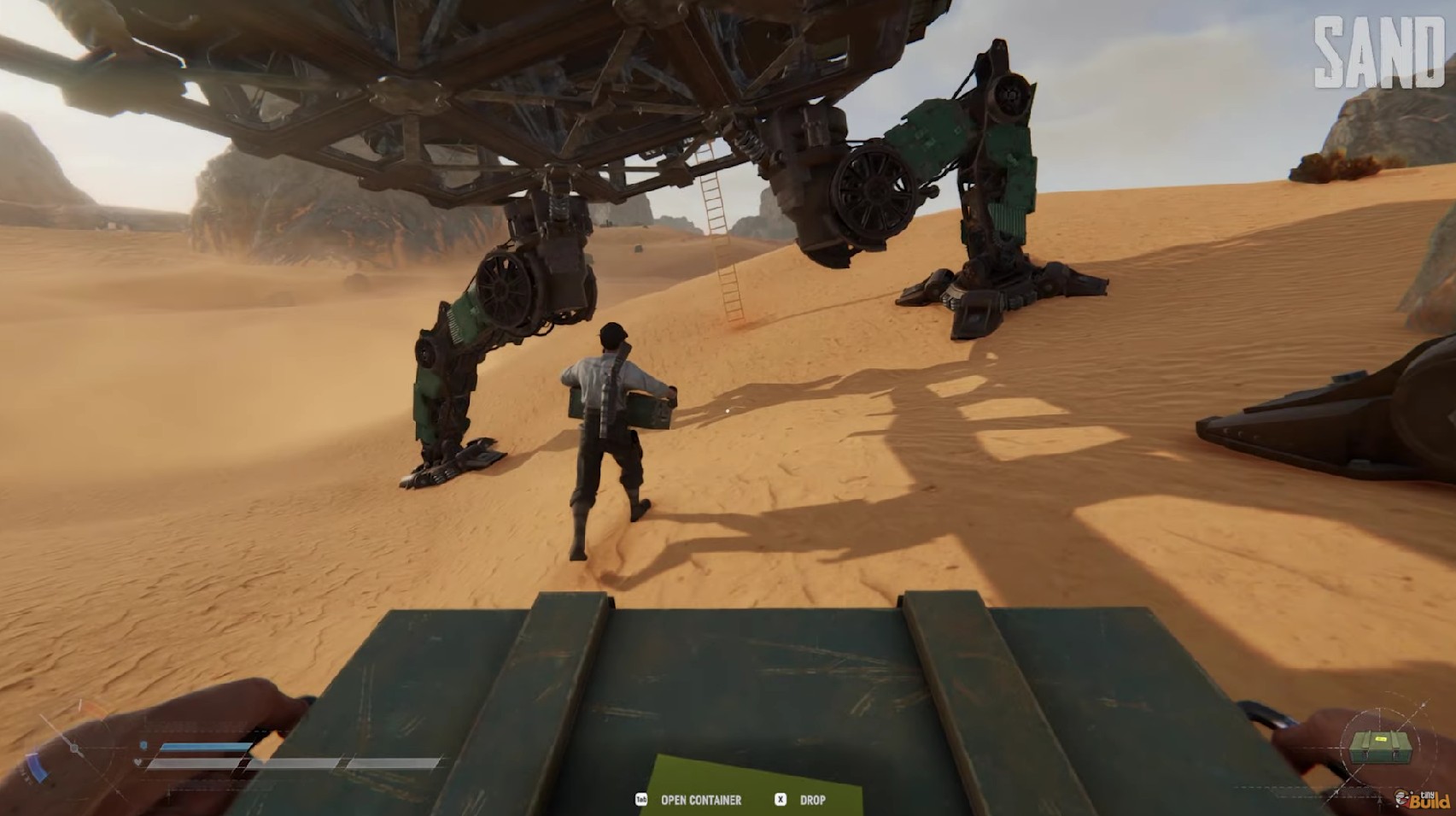Toggle the yellow label on the HUD crate
Image resolution: width=1456 pixels, height=816 pixels.
pos(1381,739)
